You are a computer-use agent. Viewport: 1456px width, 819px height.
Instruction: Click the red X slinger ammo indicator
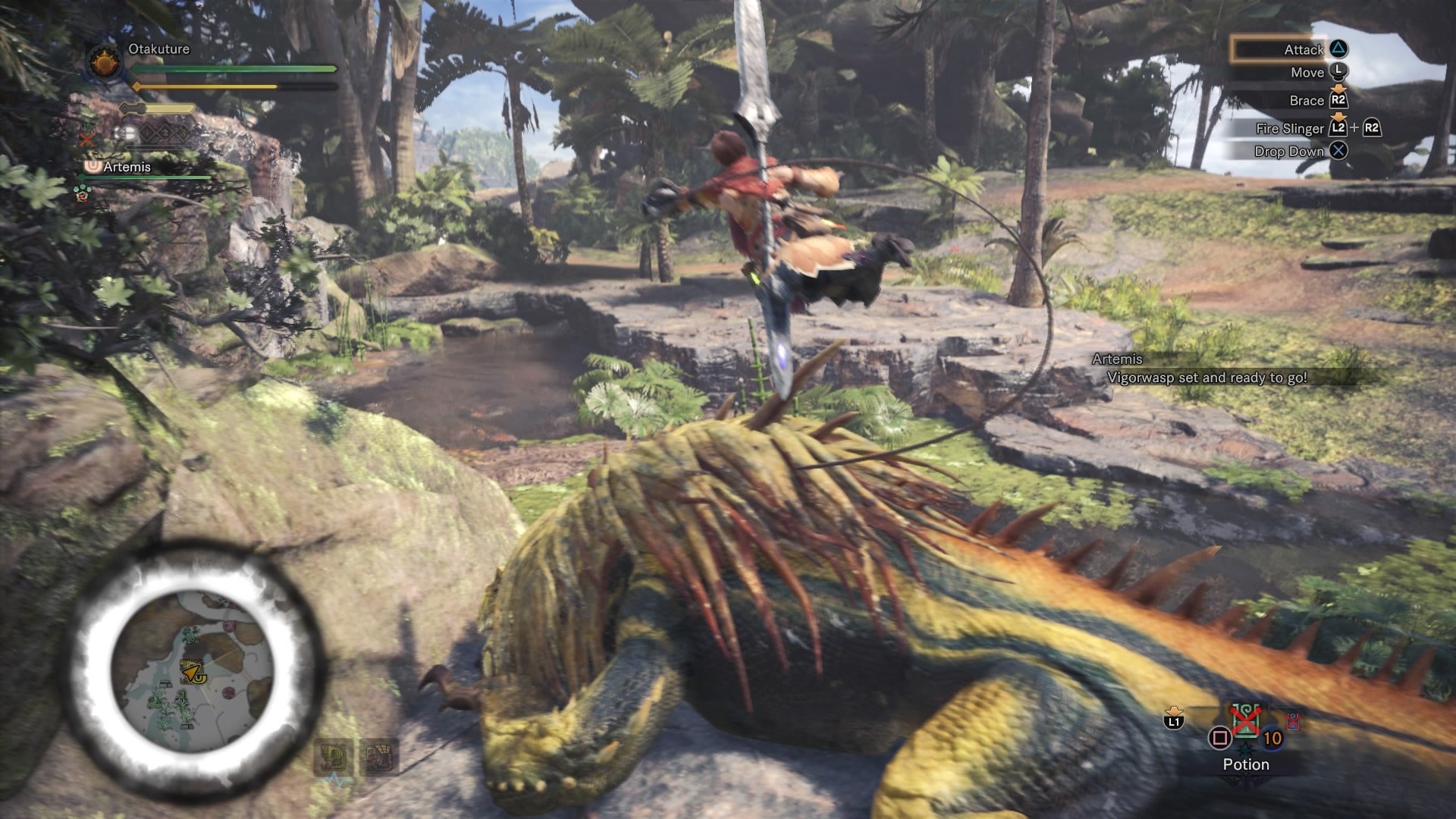(86, 140)
